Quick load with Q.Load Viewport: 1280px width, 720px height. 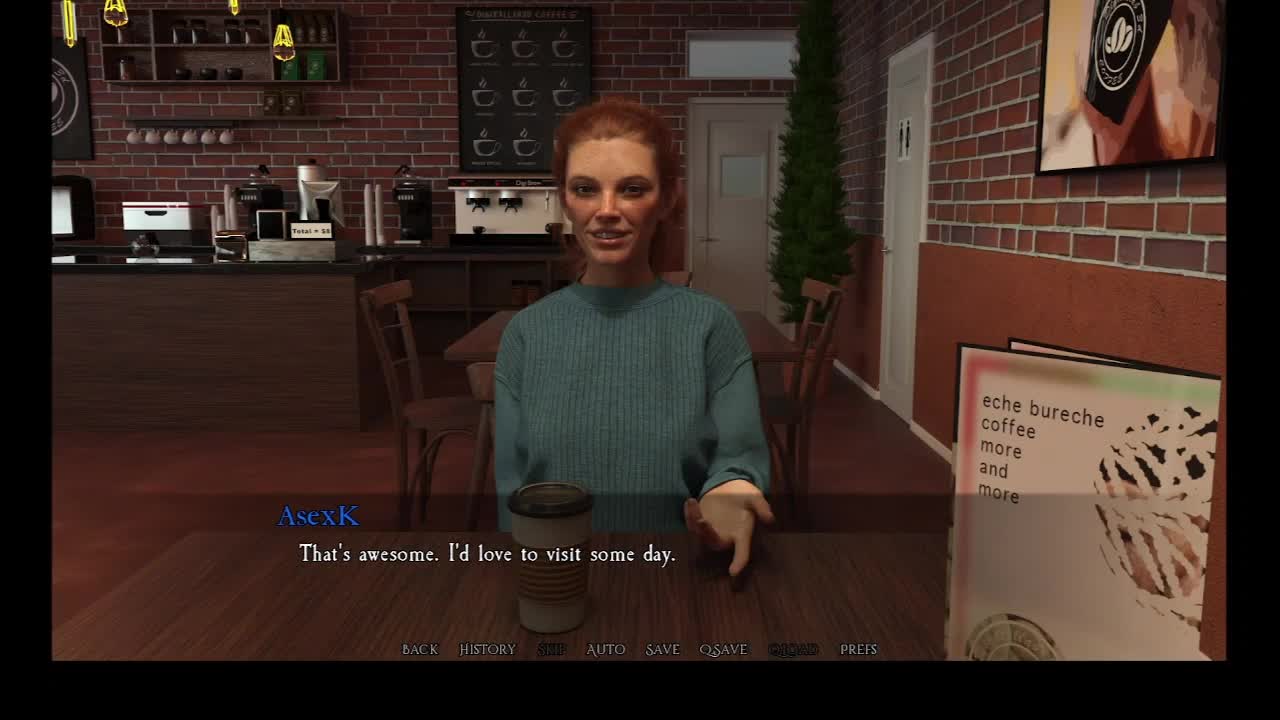click(x=793, y=649)
